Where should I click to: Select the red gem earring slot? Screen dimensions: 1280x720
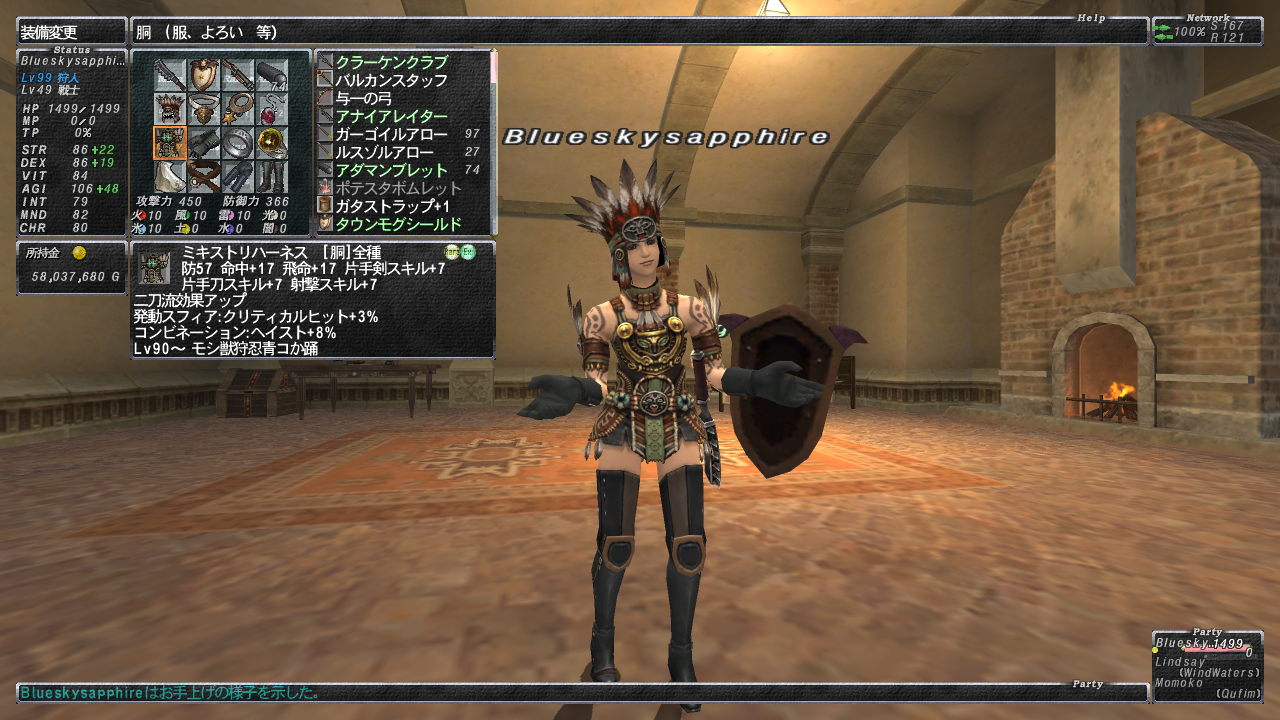(x=271, y=109)
